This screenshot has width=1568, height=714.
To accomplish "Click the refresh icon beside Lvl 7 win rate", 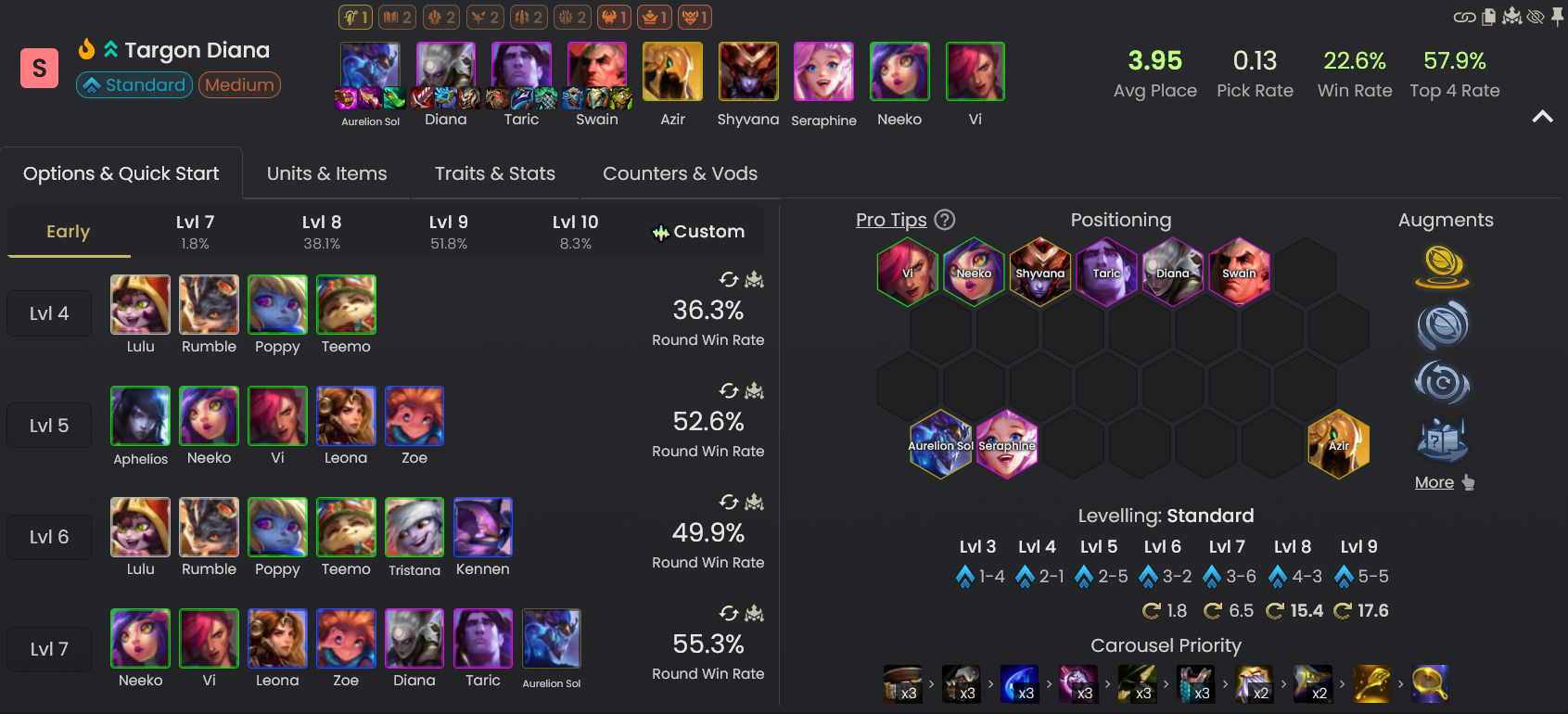I will click(728, 614).
